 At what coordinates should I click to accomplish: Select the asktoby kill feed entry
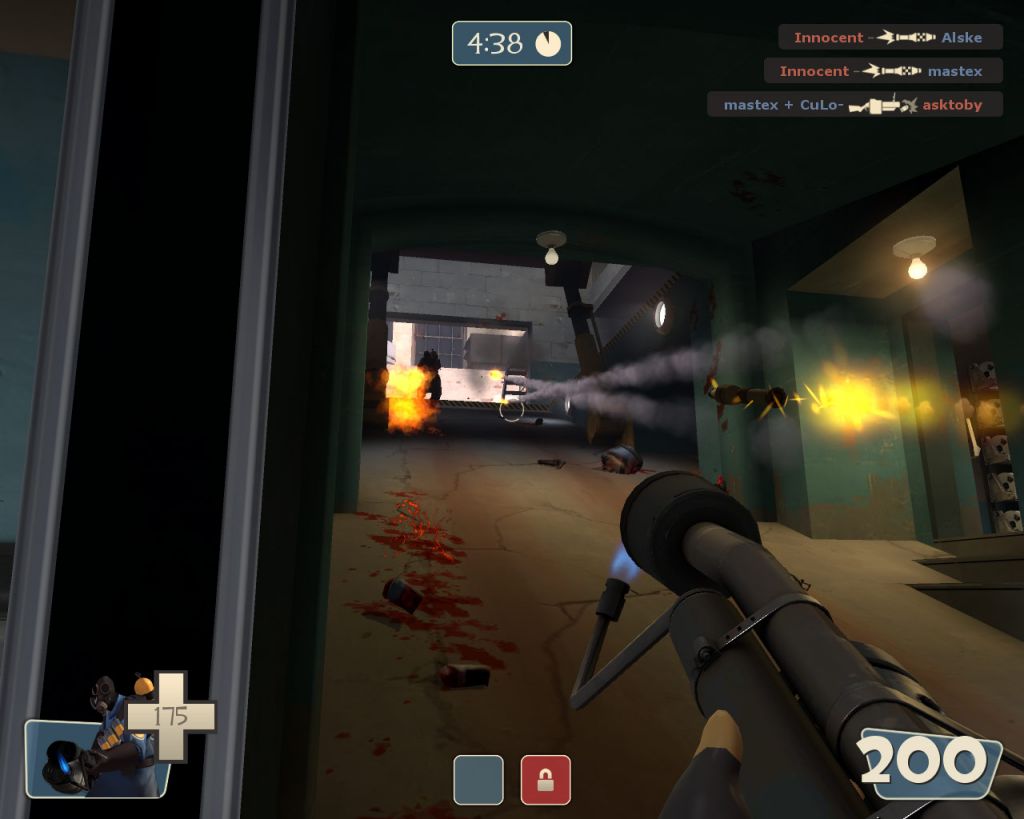(854, 105)
